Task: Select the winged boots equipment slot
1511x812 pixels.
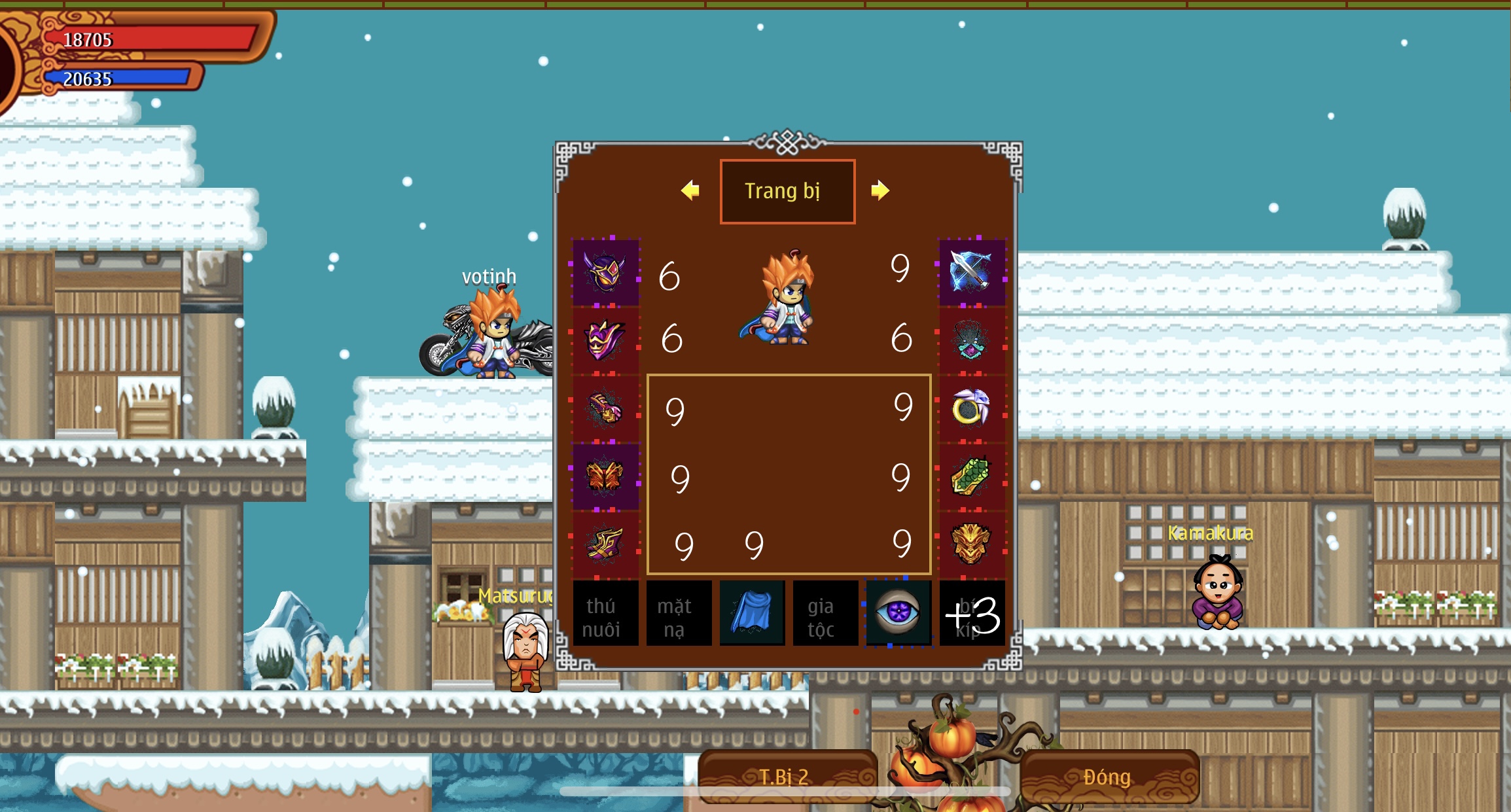Action: (x=605, y=544)
